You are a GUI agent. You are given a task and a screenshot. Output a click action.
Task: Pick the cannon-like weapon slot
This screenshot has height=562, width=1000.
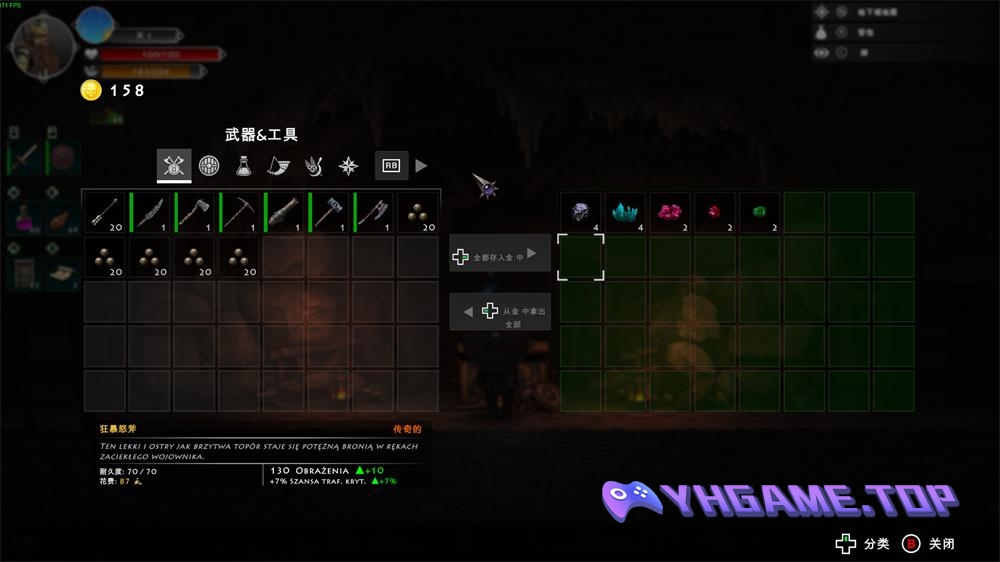pos(284,212)
